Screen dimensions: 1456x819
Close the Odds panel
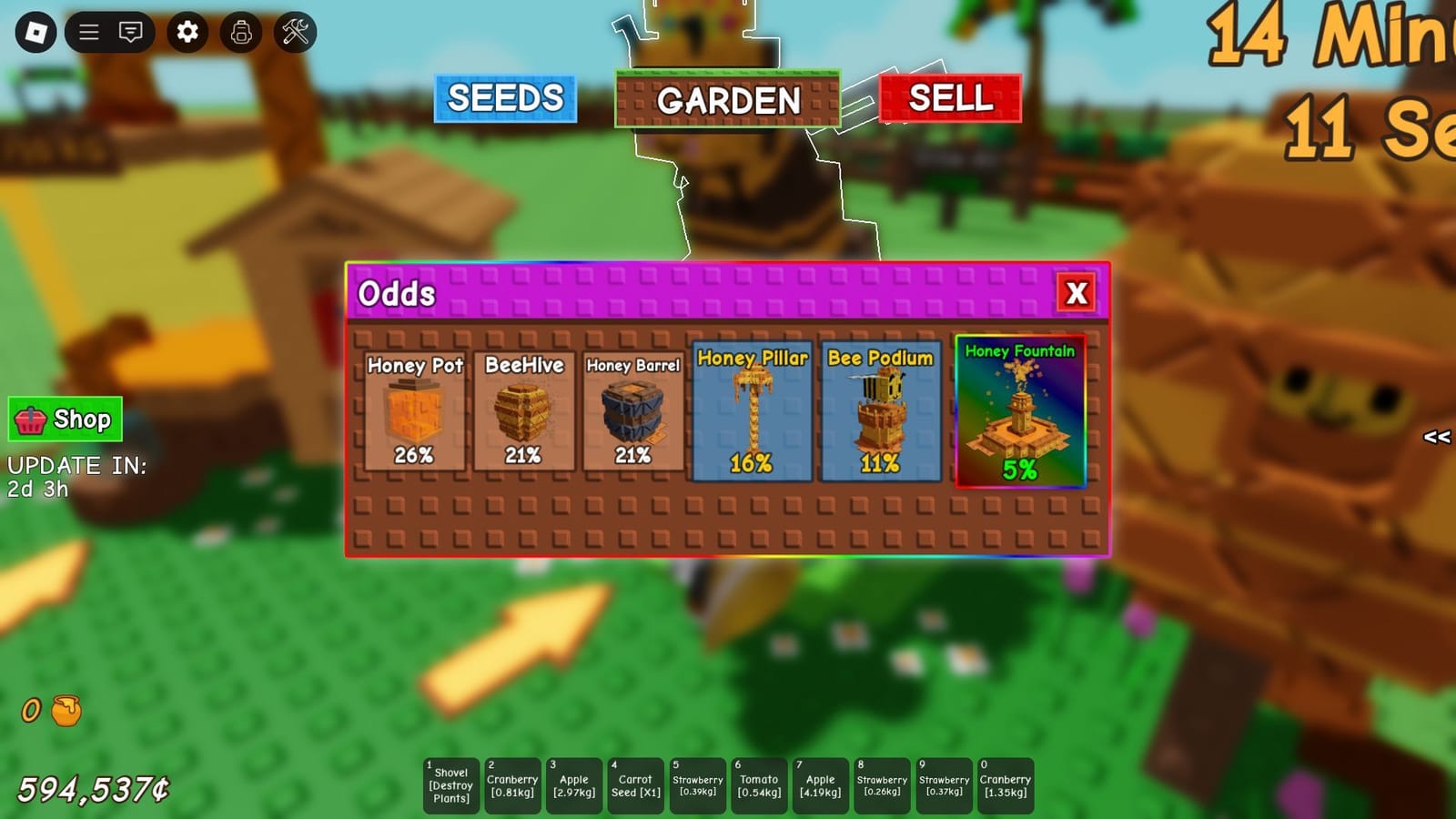coord(1077,293)
